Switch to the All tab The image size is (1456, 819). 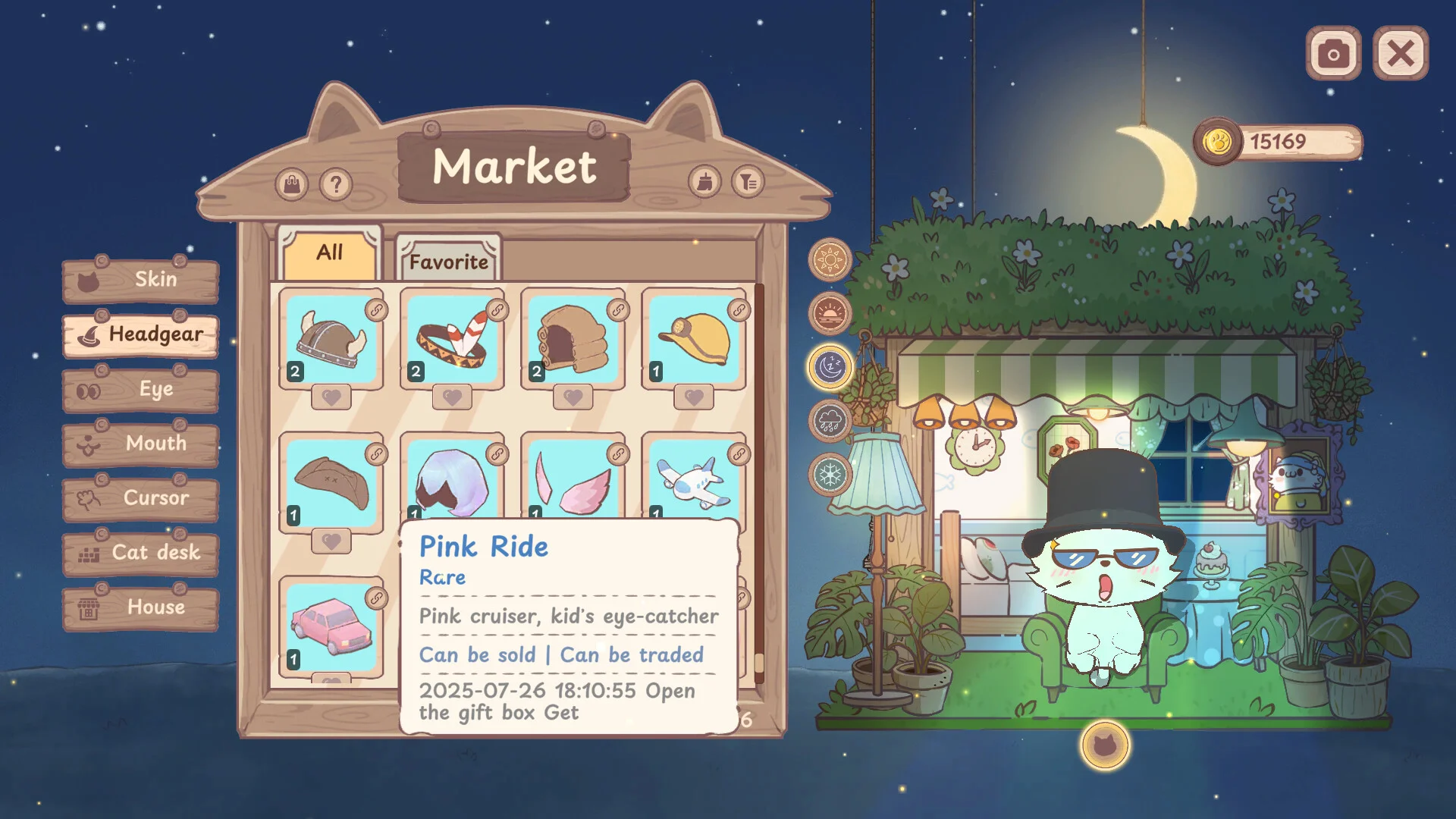(330, 253)
